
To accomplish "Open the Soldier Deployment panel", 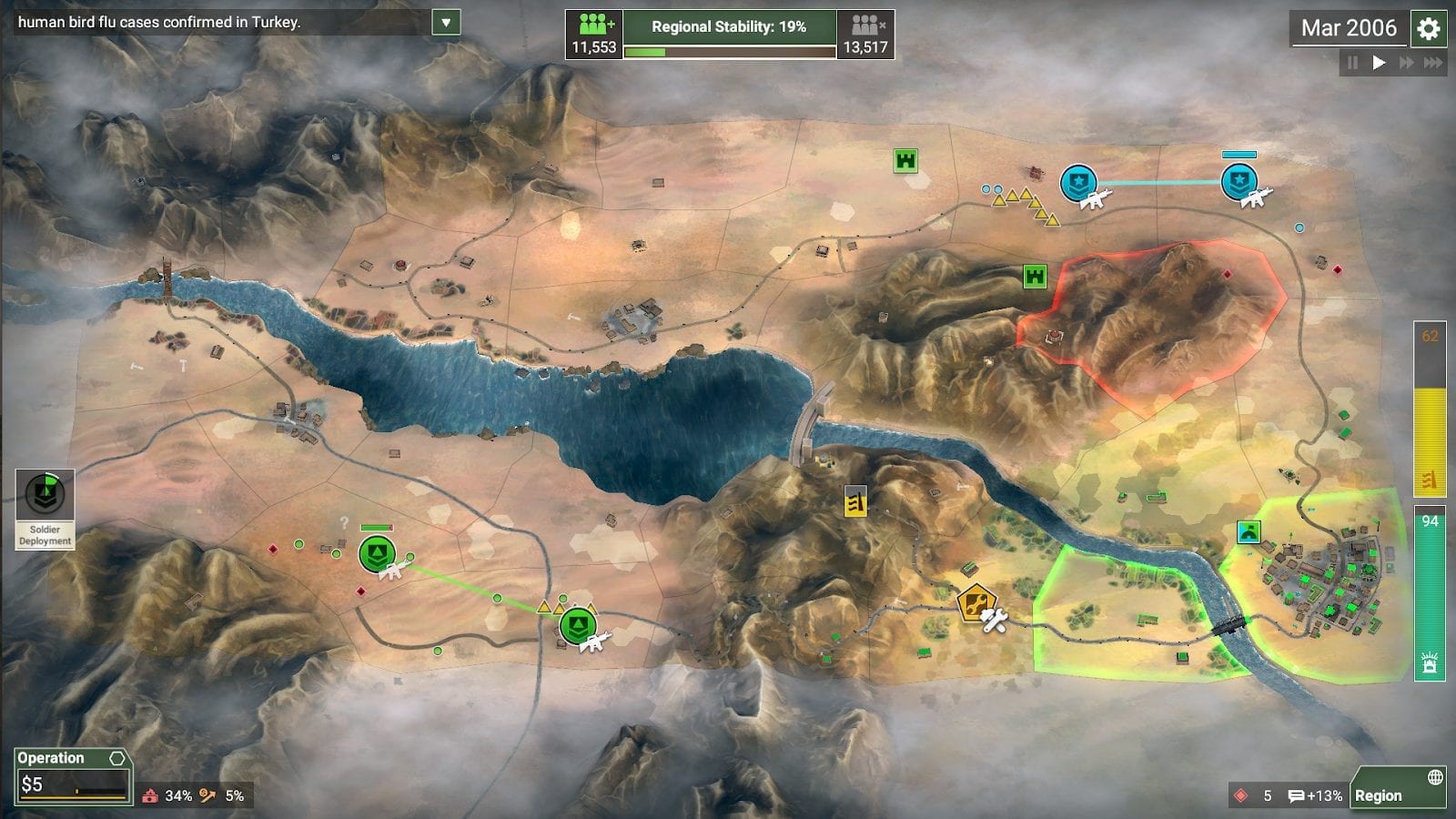I will [45, 508].
